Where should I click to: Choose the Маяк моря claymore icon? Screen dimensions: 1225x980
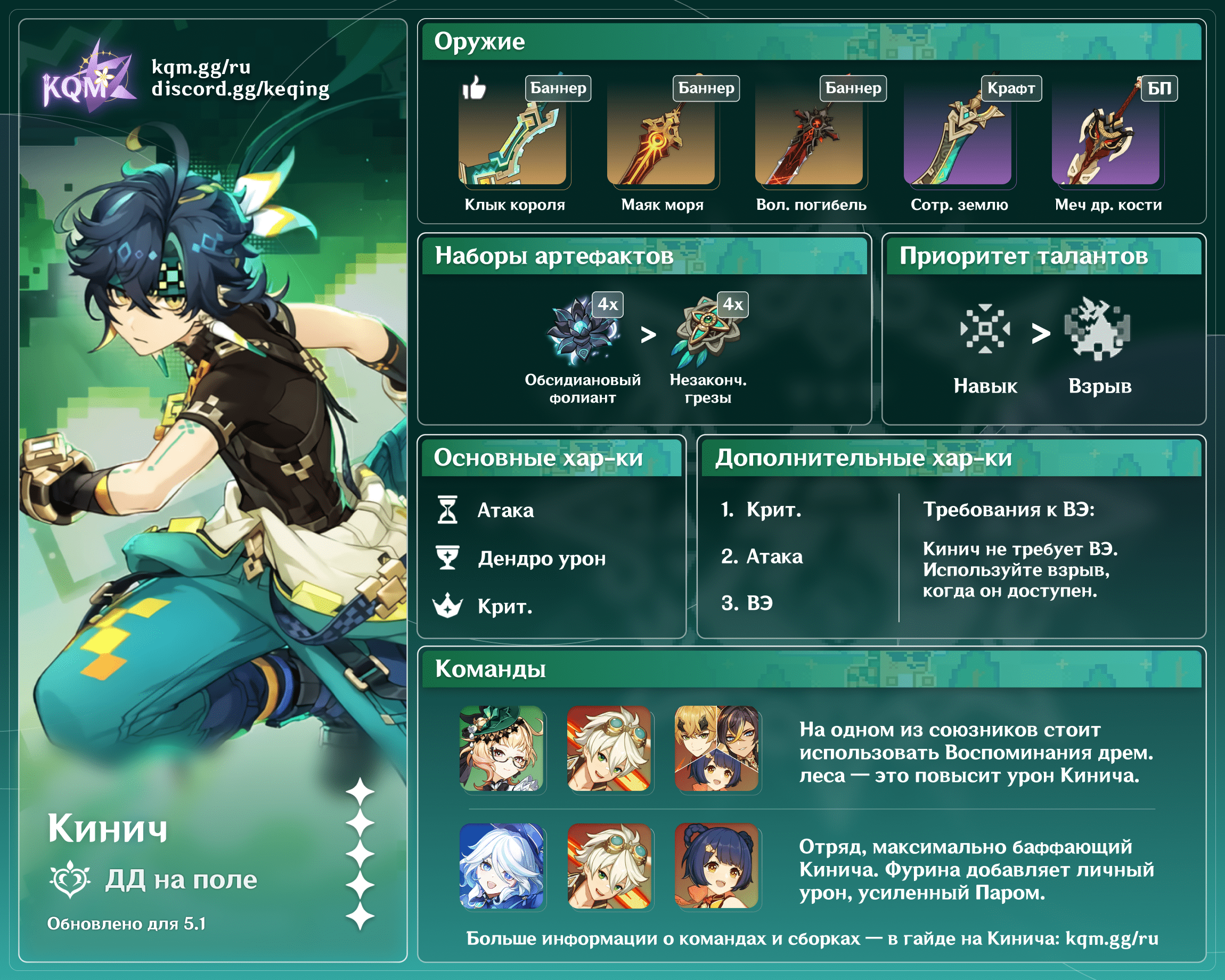[661, 143]
